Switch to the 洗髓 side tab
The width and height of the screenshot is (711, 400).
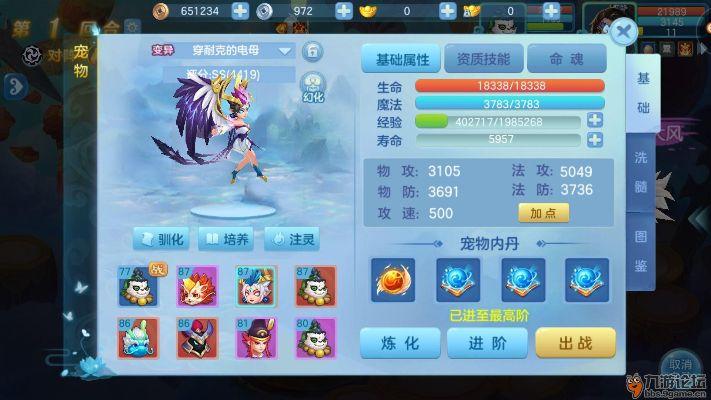639,171
